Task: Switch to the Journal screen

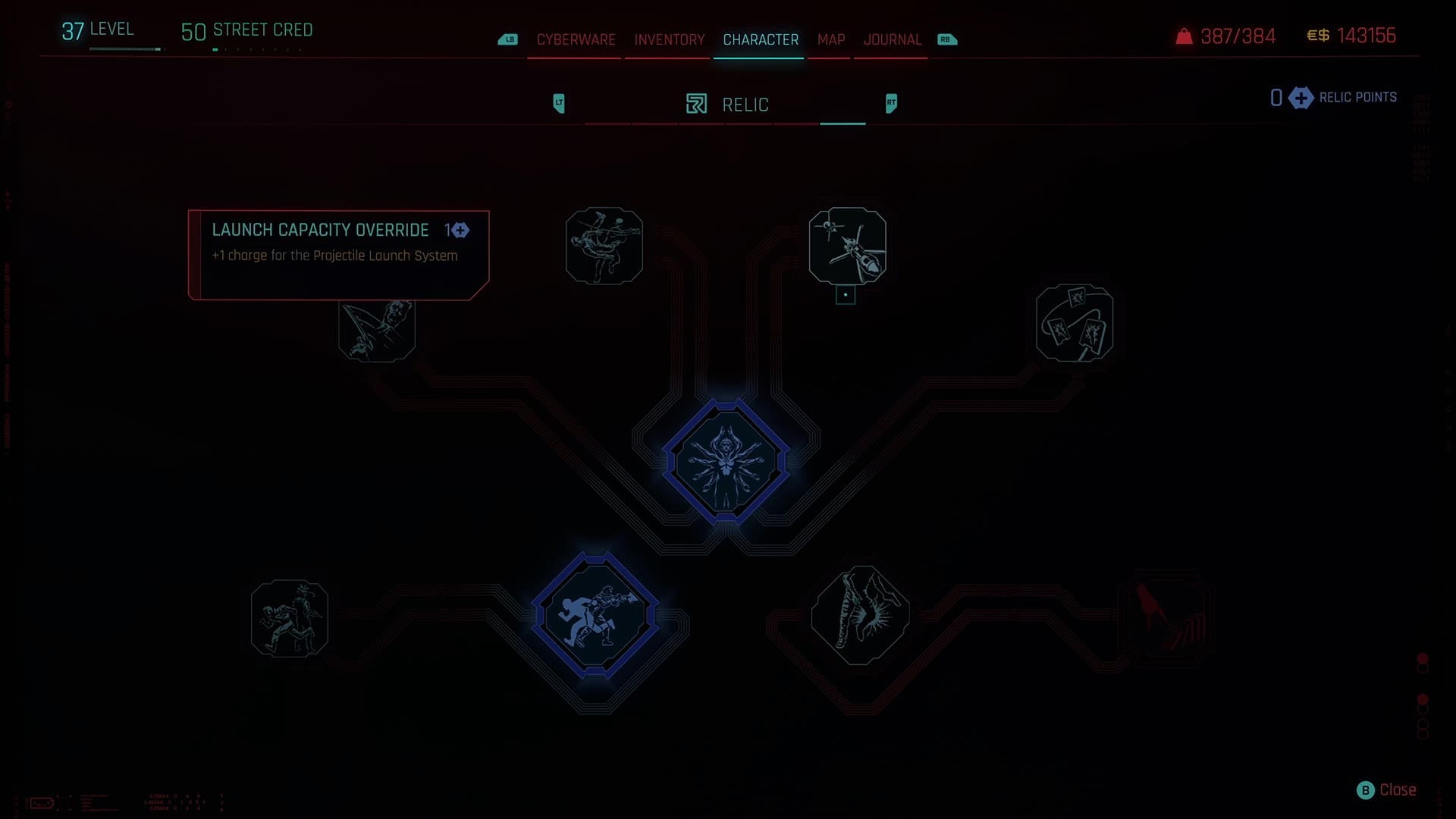Action: [x=892, y=39]
